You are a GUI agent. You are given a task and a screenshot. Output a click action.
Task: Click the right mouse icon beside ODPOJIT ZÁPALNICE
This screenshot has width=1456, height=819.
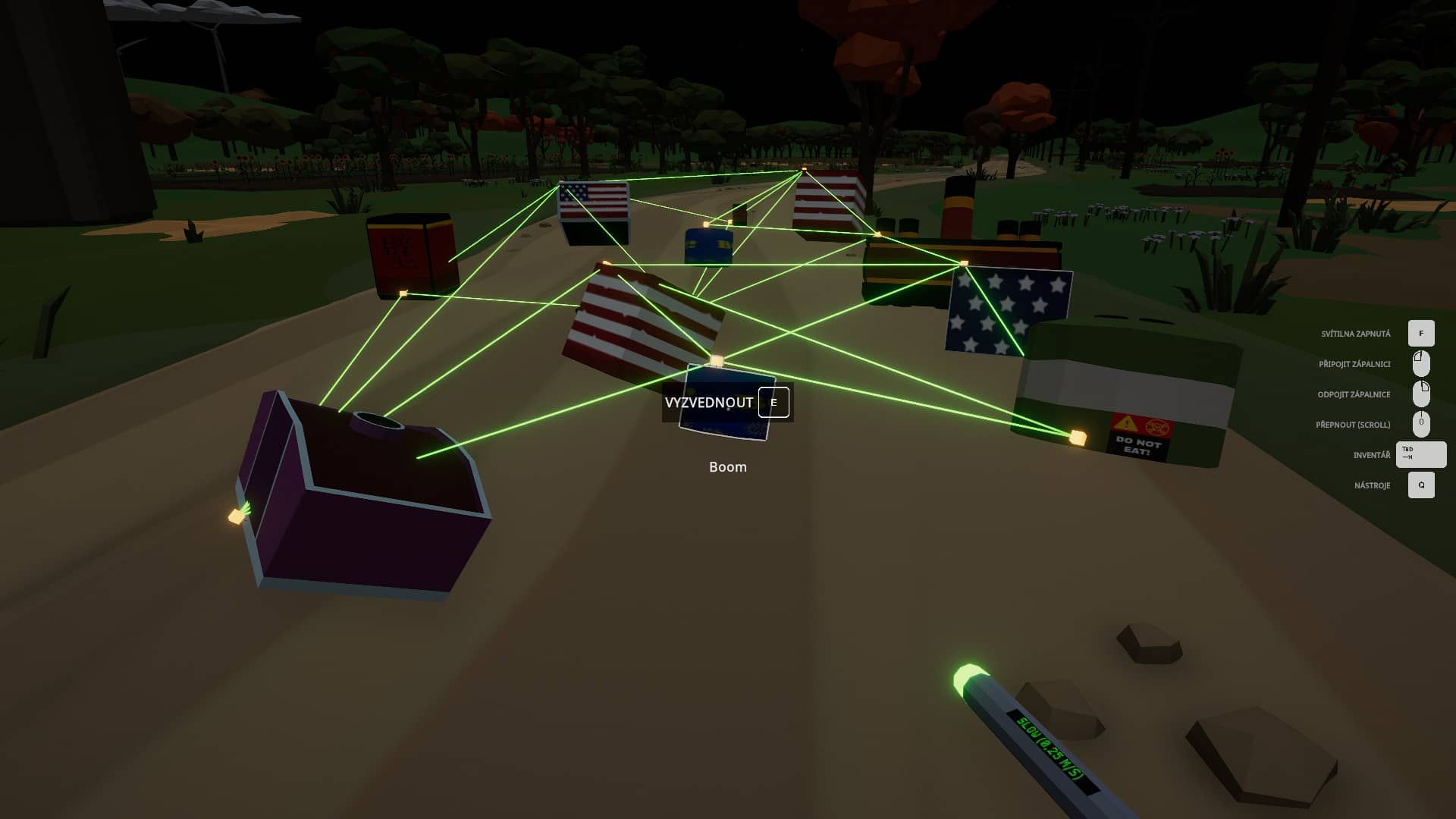coord(1420,394)
